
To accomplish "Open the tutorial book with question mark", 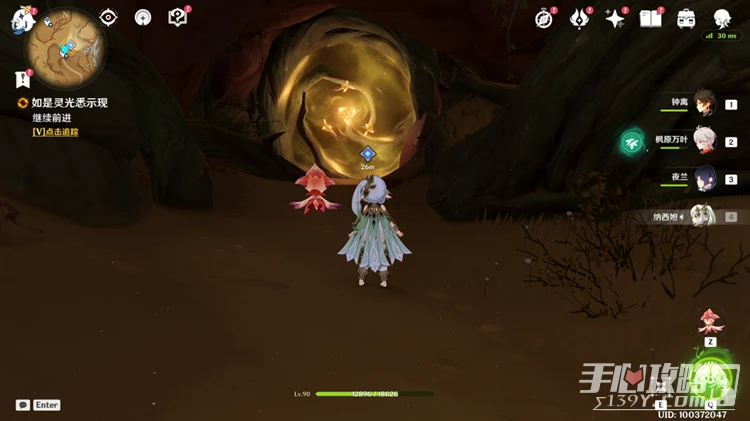I will 177,17.
